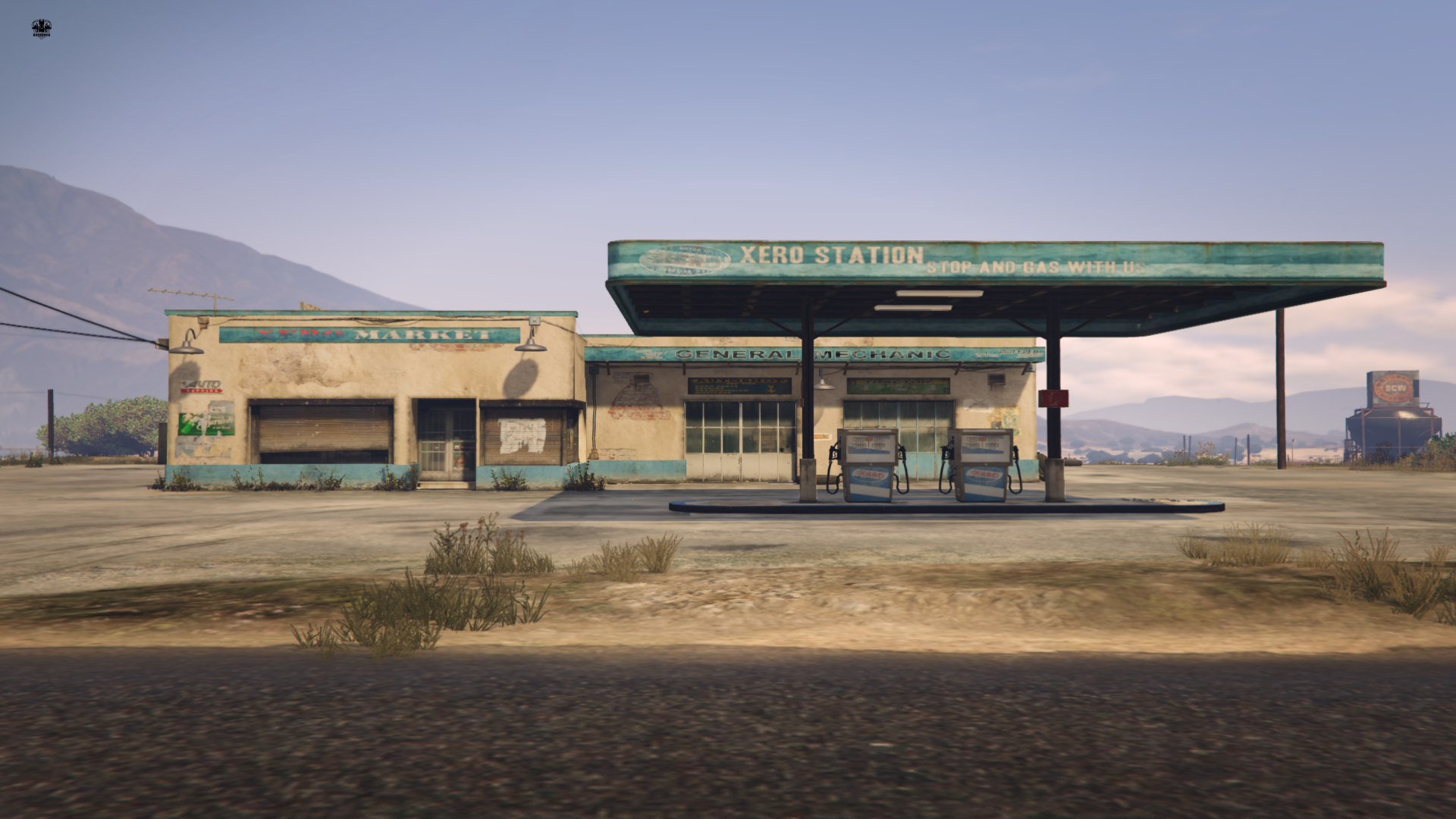Click the Kerberos server logo watermark

(41, 29)
